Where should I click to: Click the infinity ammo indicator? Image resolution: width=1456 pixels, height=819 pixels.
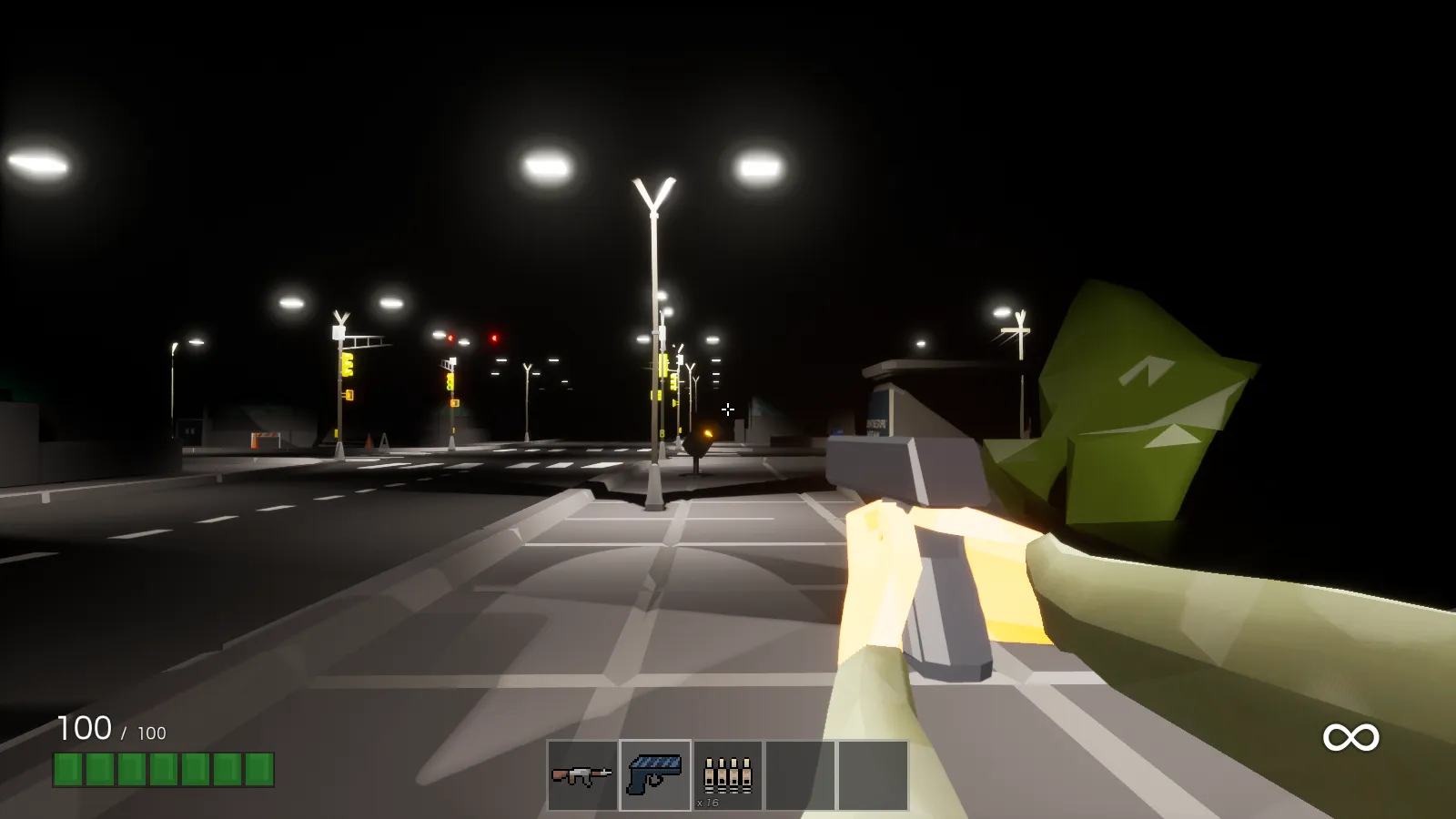pyautogui.click(x=1350, y=735)
